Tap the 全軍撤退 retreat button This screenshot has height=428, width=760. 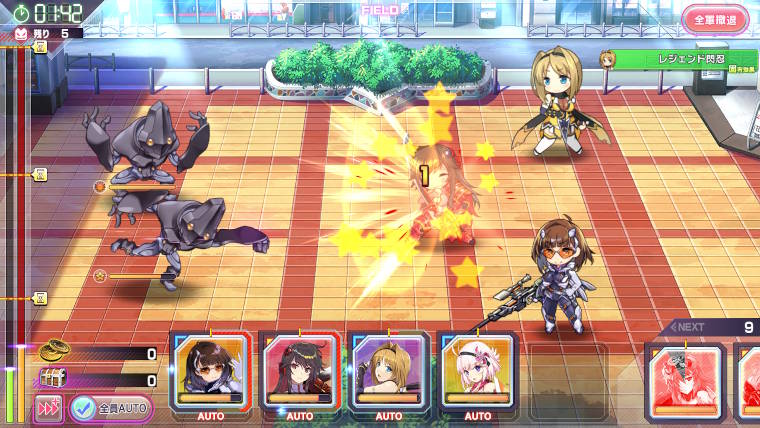click(714, 19)
